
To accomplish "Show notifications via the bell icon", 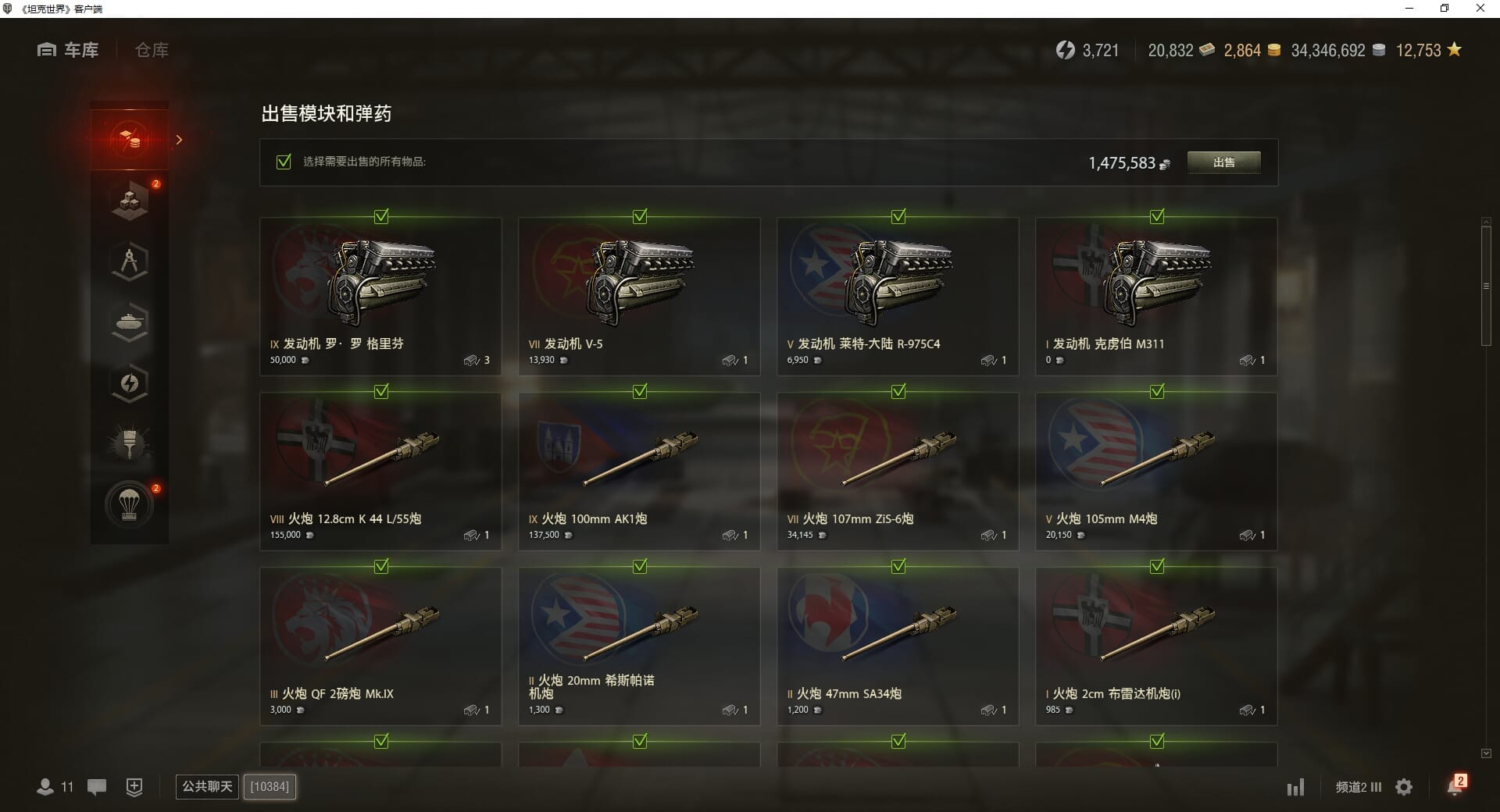I will point(1455,786).
